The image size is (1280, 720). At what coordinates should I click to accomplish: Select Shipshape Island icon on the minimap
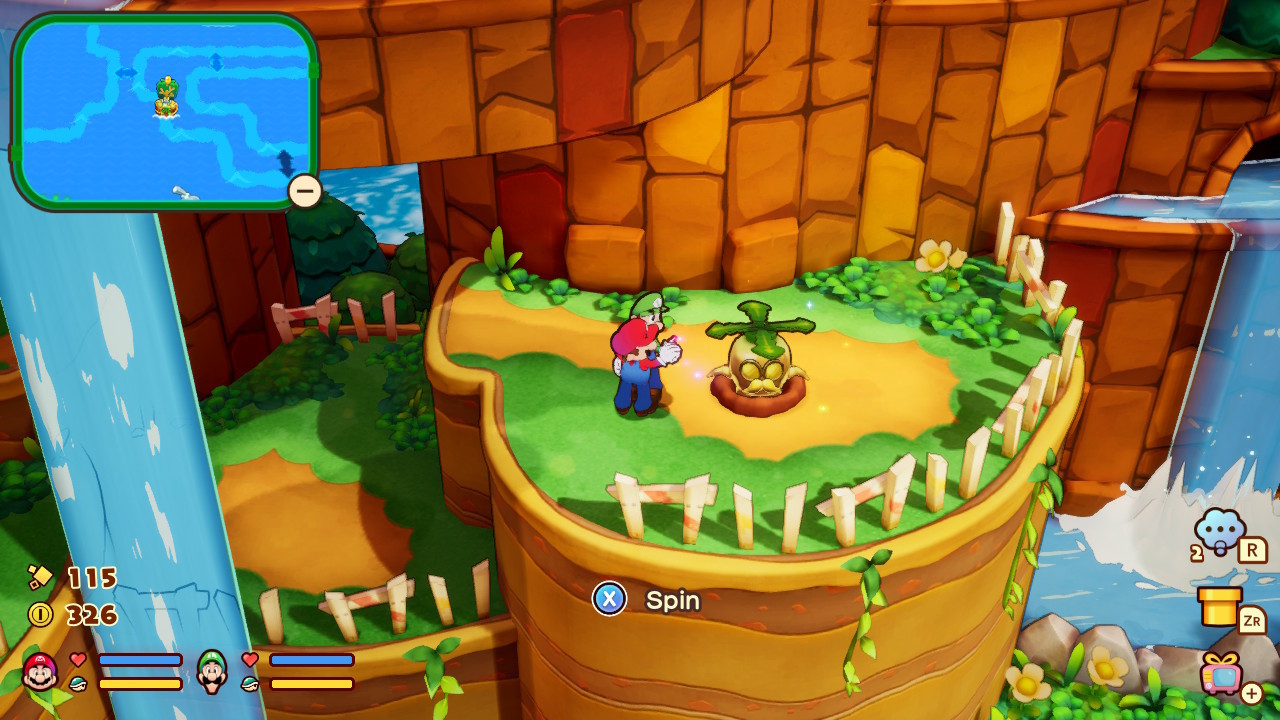(x=167, y=97)
